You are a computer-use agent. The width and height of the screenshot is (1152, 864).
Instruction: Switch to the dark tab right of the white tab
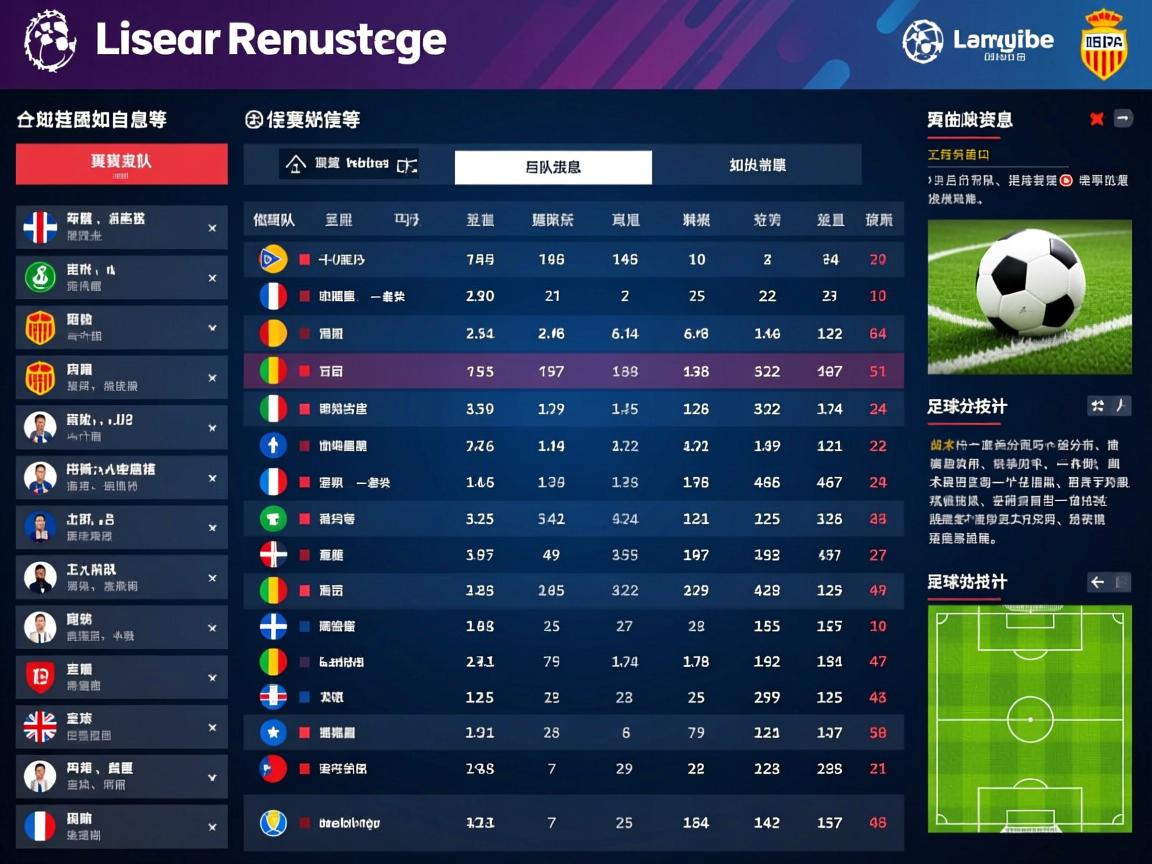757,165
